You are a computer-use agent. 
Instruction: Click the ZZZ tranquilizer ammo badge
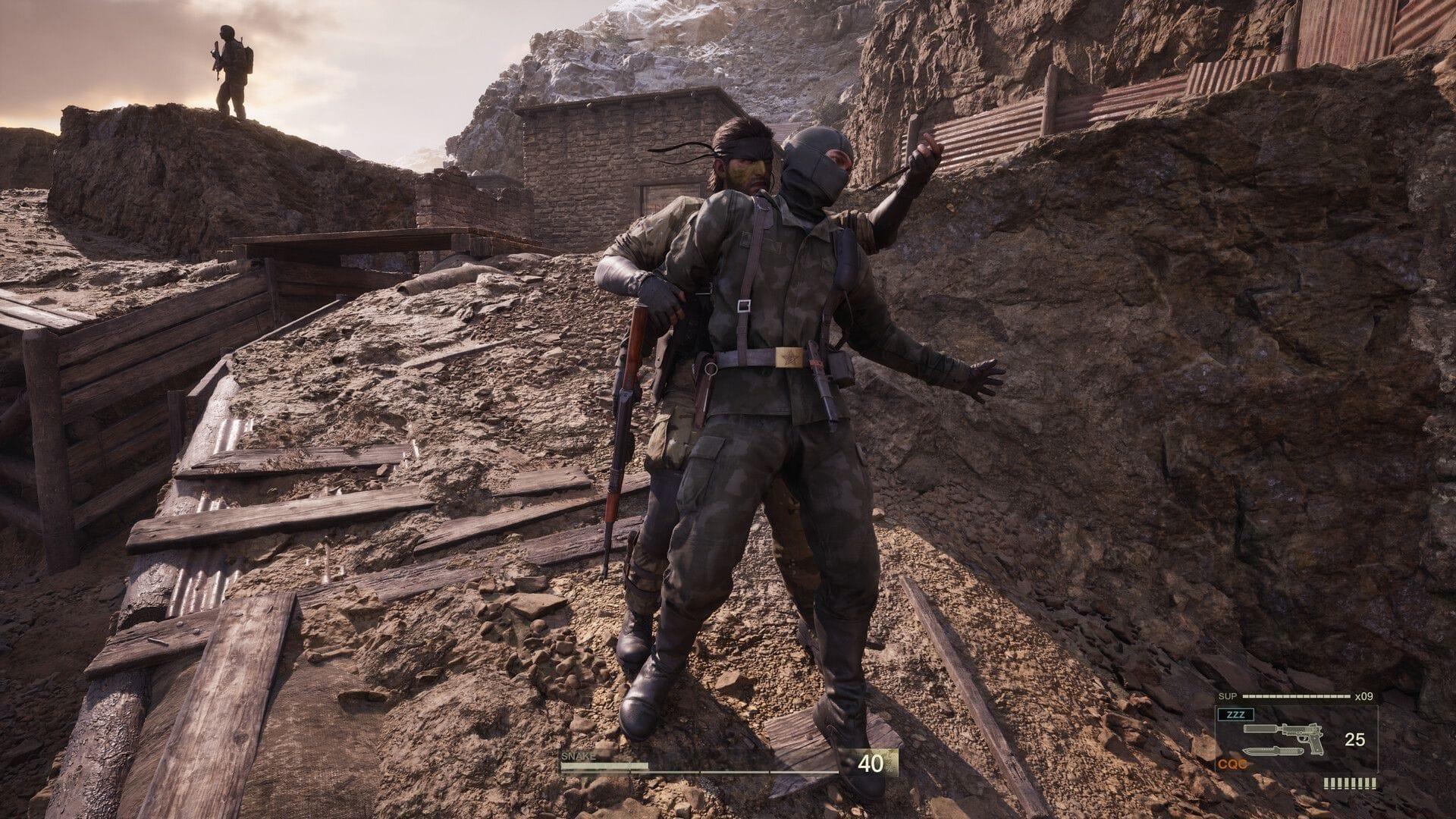click(1236, 714)
